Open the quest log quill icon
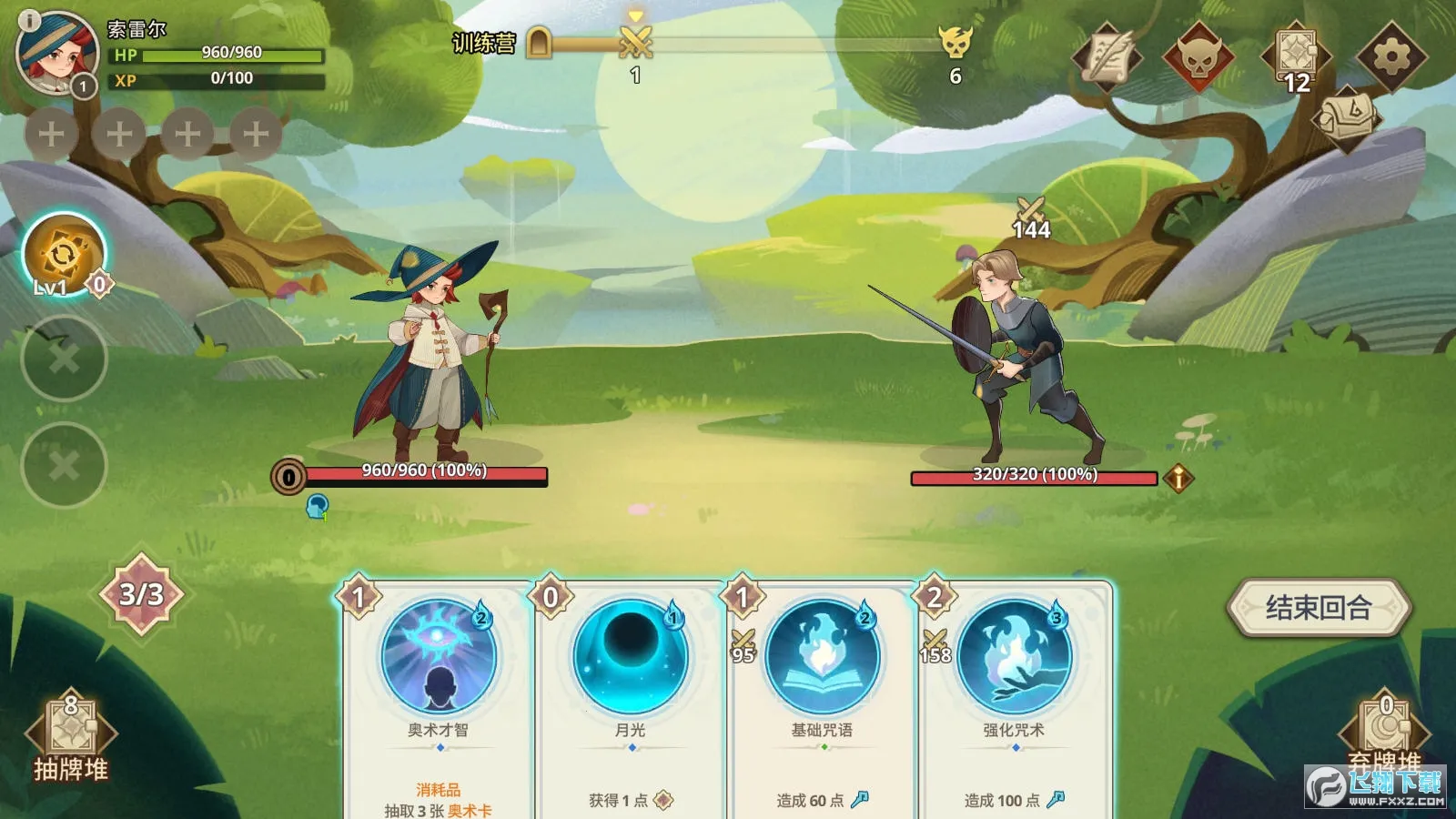The width and height of the screenshot is (1456, 819). 1112,56
